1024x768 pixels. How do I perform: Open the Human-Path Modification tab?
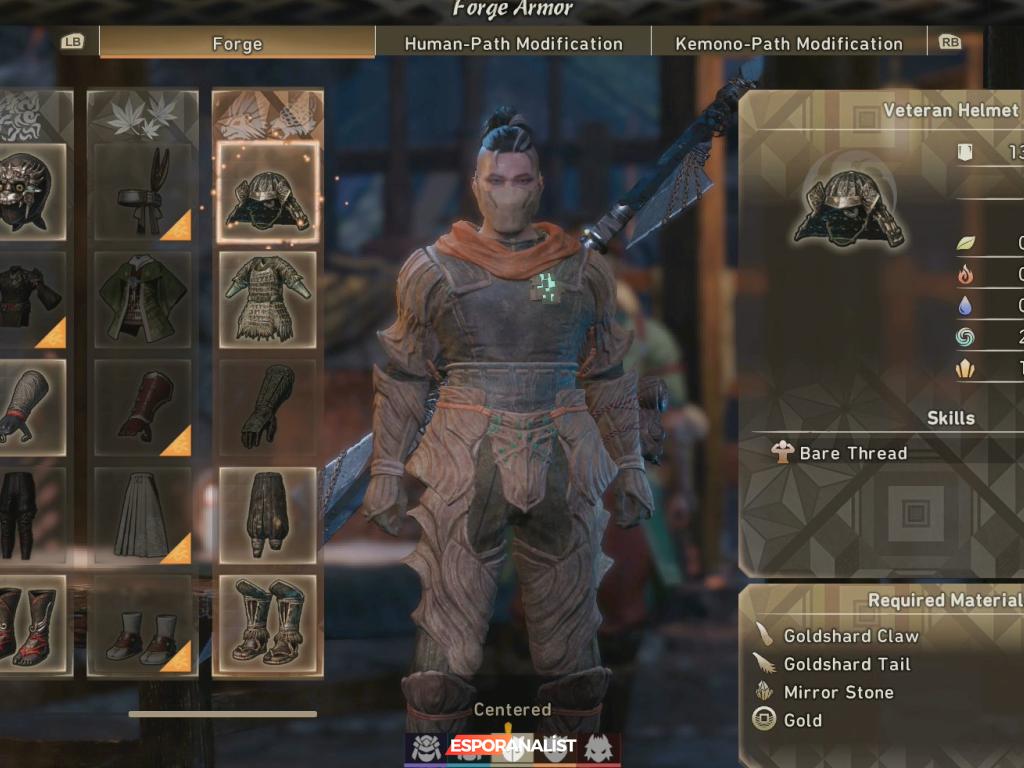click(x=513, y=43)
